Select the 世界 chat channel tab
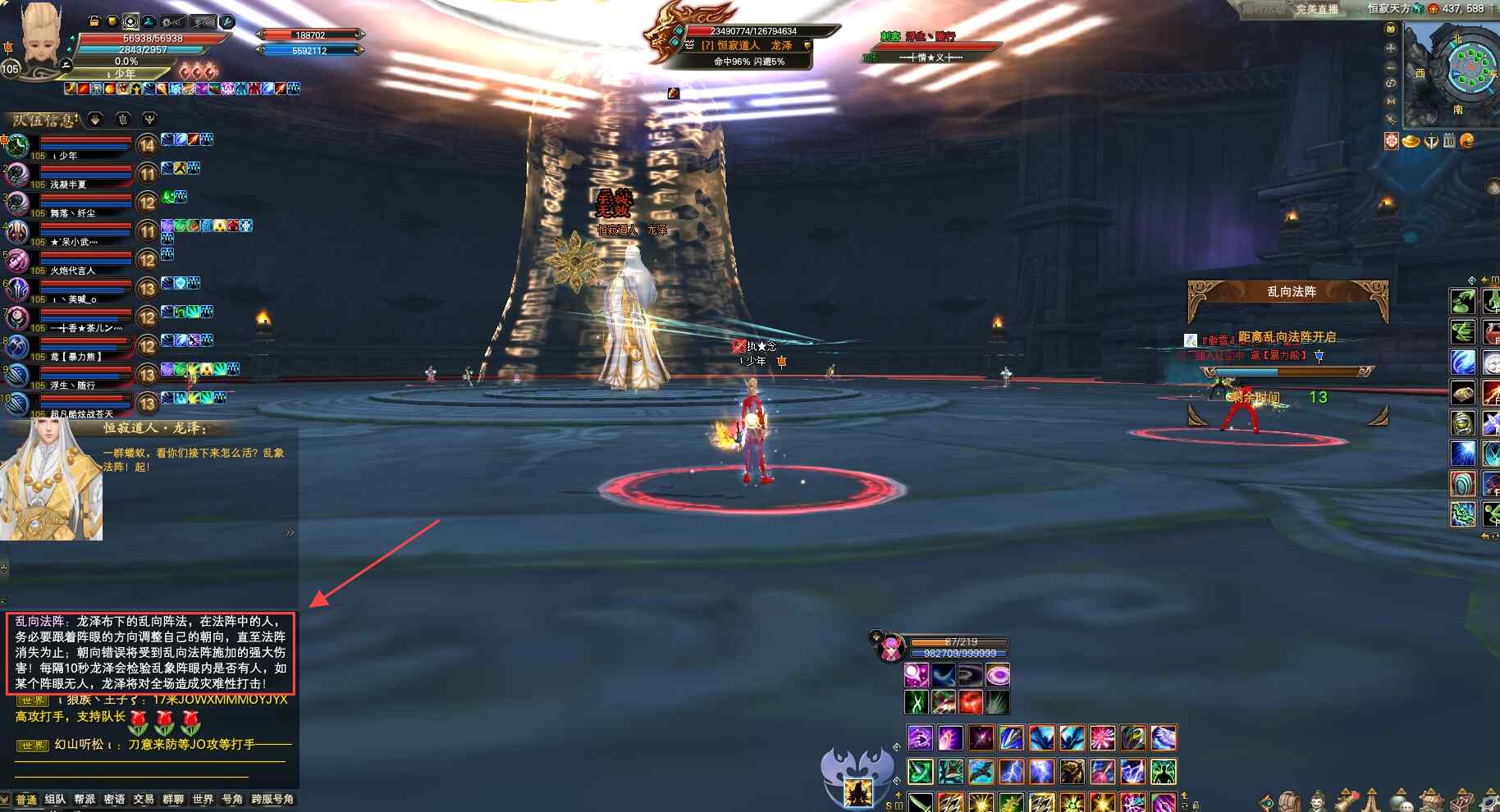 (x=203, y=799)
